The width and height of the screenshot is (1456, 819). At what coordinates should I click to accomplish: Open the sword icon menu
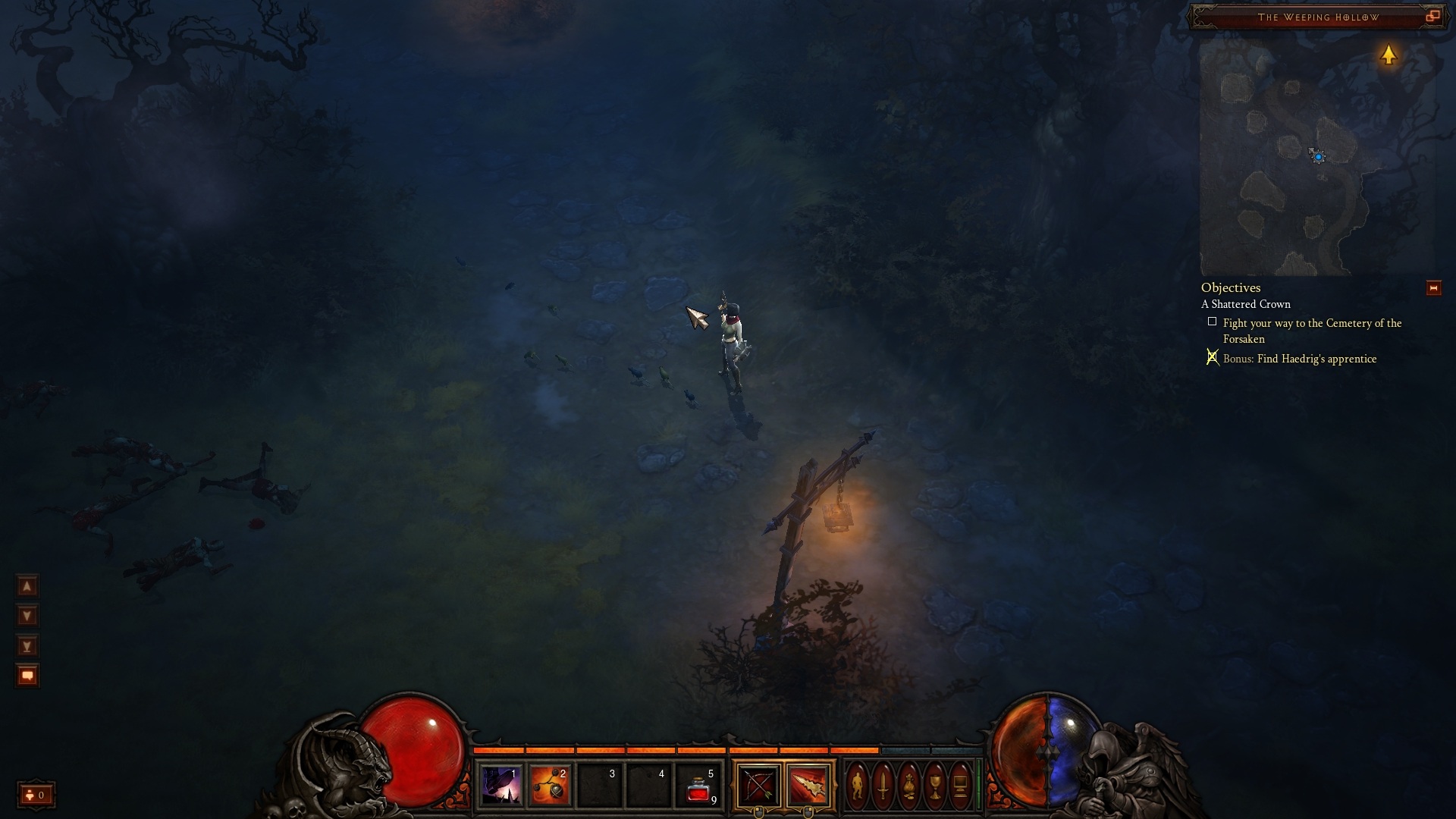[883, 786]
